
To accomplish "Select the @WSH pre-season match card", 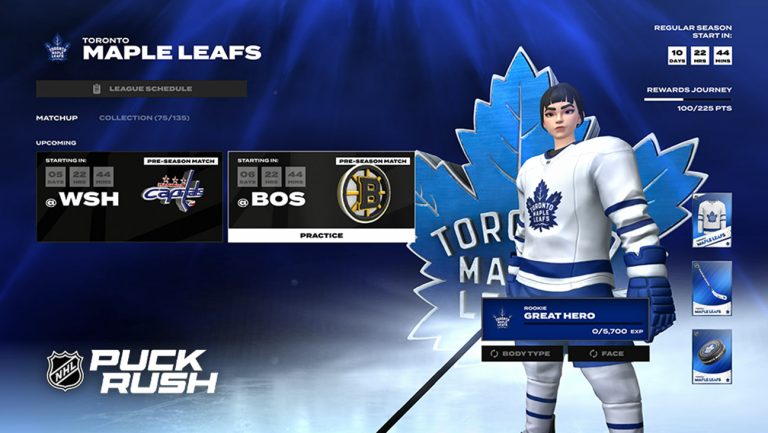I will [x=129, y=196].
